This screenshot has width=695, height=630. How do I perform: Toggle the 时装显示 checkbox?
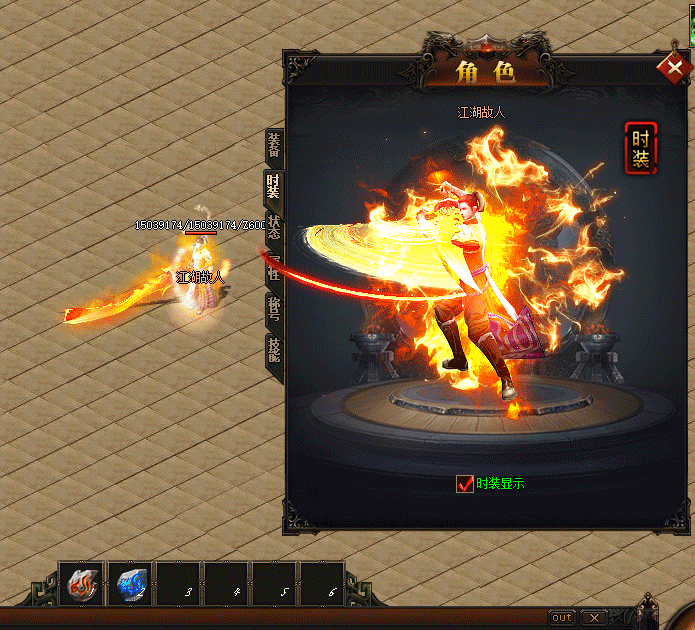(464, 484)
